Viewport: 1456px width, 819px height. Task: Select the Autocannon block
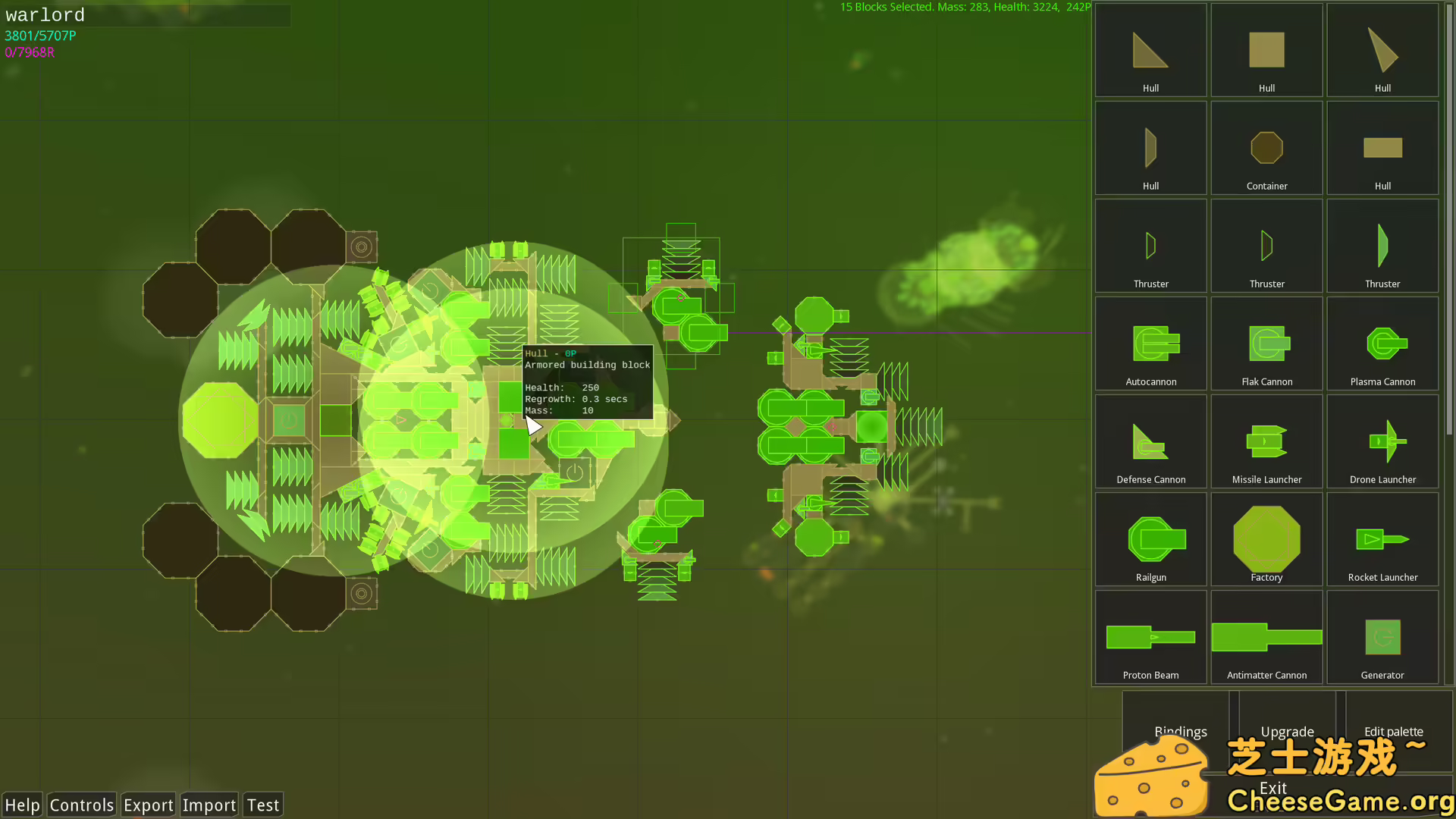(1150, 343)
